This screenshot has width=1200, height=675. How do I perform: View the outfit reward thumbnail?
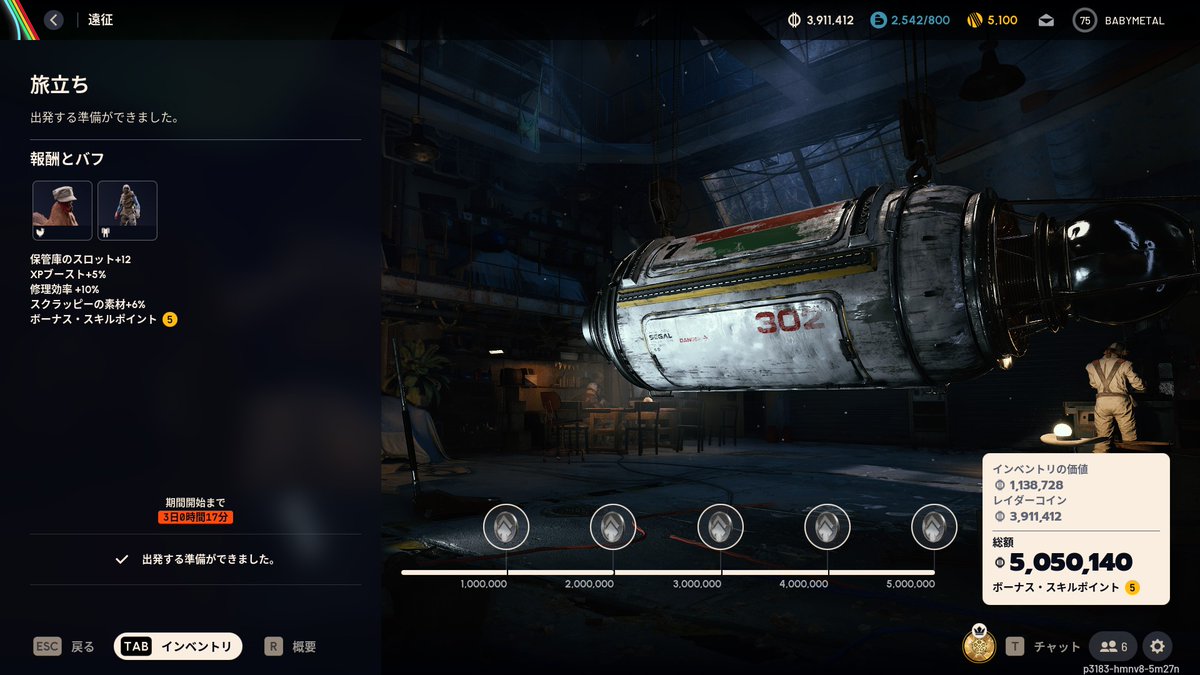(x=127, y=210)
